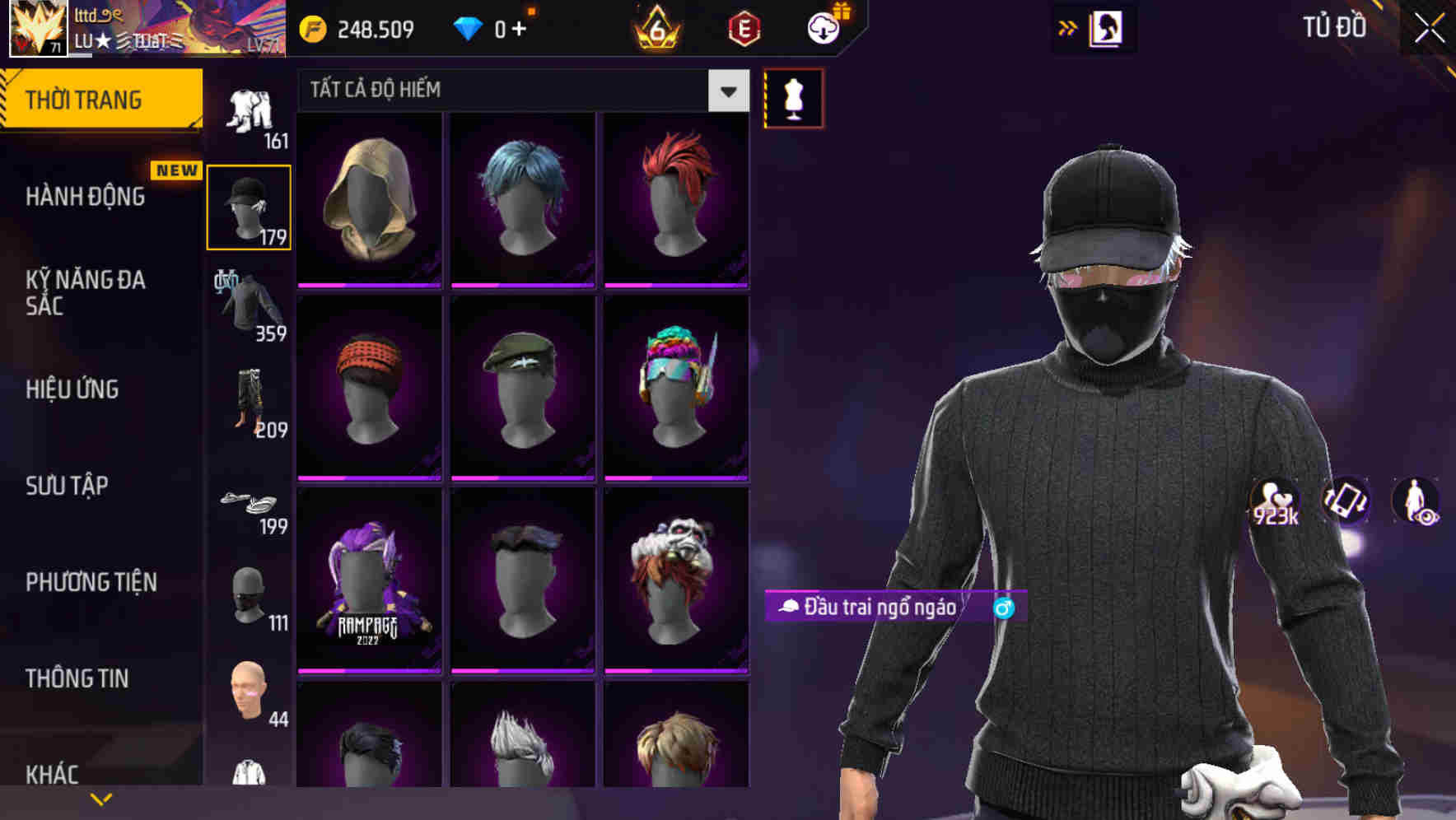Select the pants category showing 209 items
This screenshot has width=1456, height=820.
coord(249,401)
